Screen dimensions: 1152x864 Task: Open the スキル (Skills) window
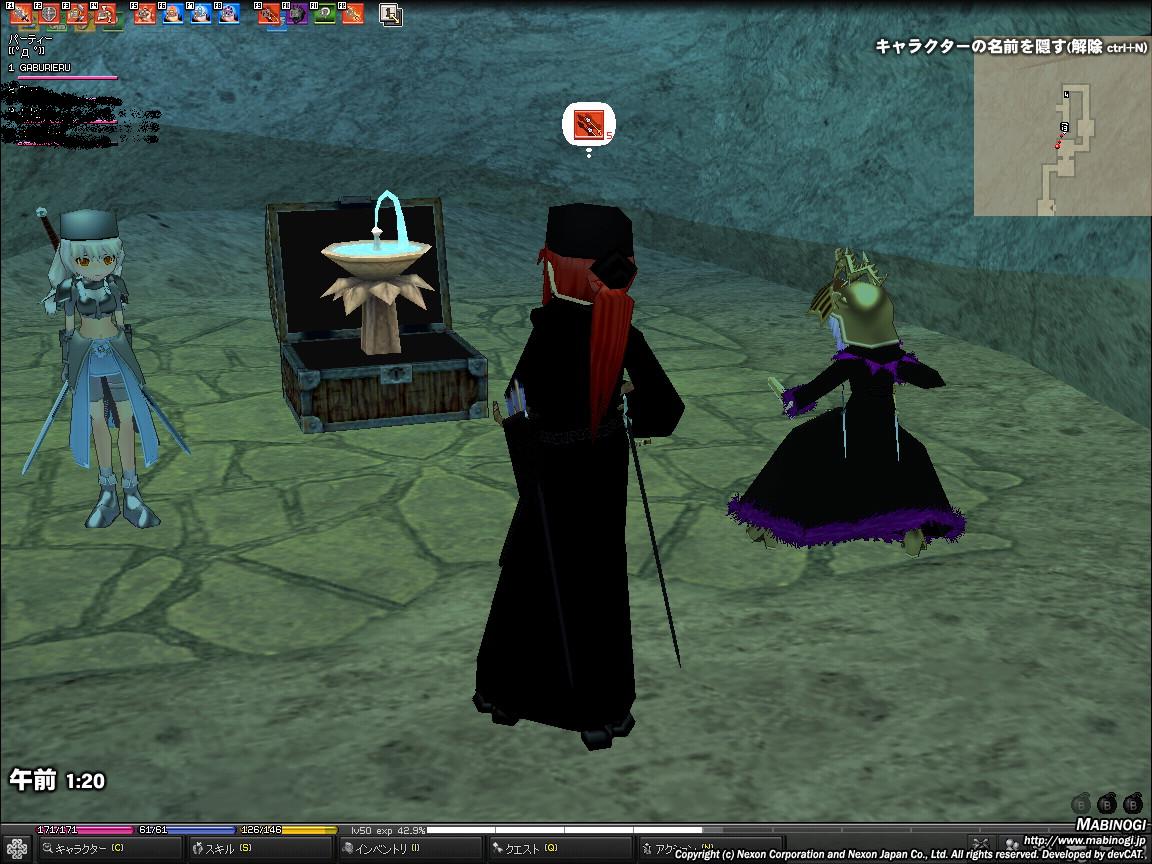227,849
